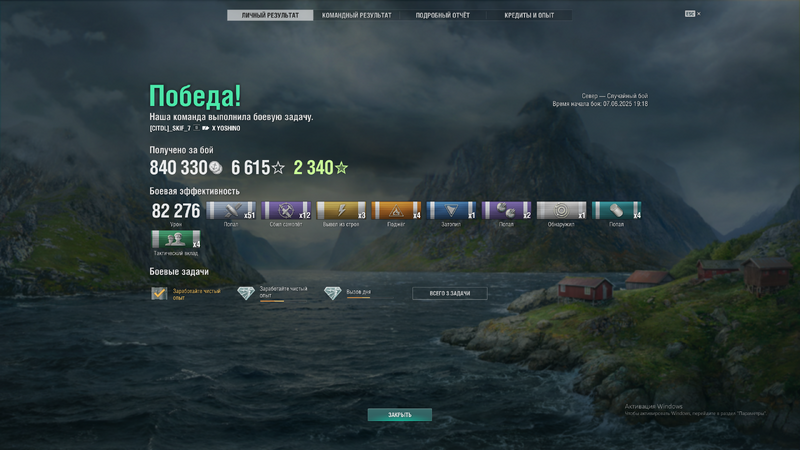800x450 pixels.
Task: Click the Всего 3 задачи button
Action: click(450, 293)
